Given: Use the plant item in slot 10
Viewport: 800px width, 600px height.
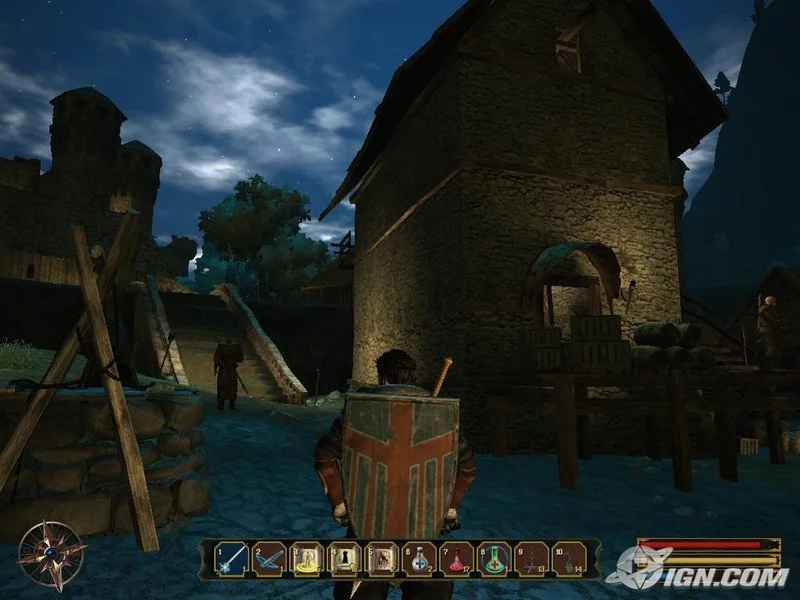Looking at the screenshot, I should [569, 558].
